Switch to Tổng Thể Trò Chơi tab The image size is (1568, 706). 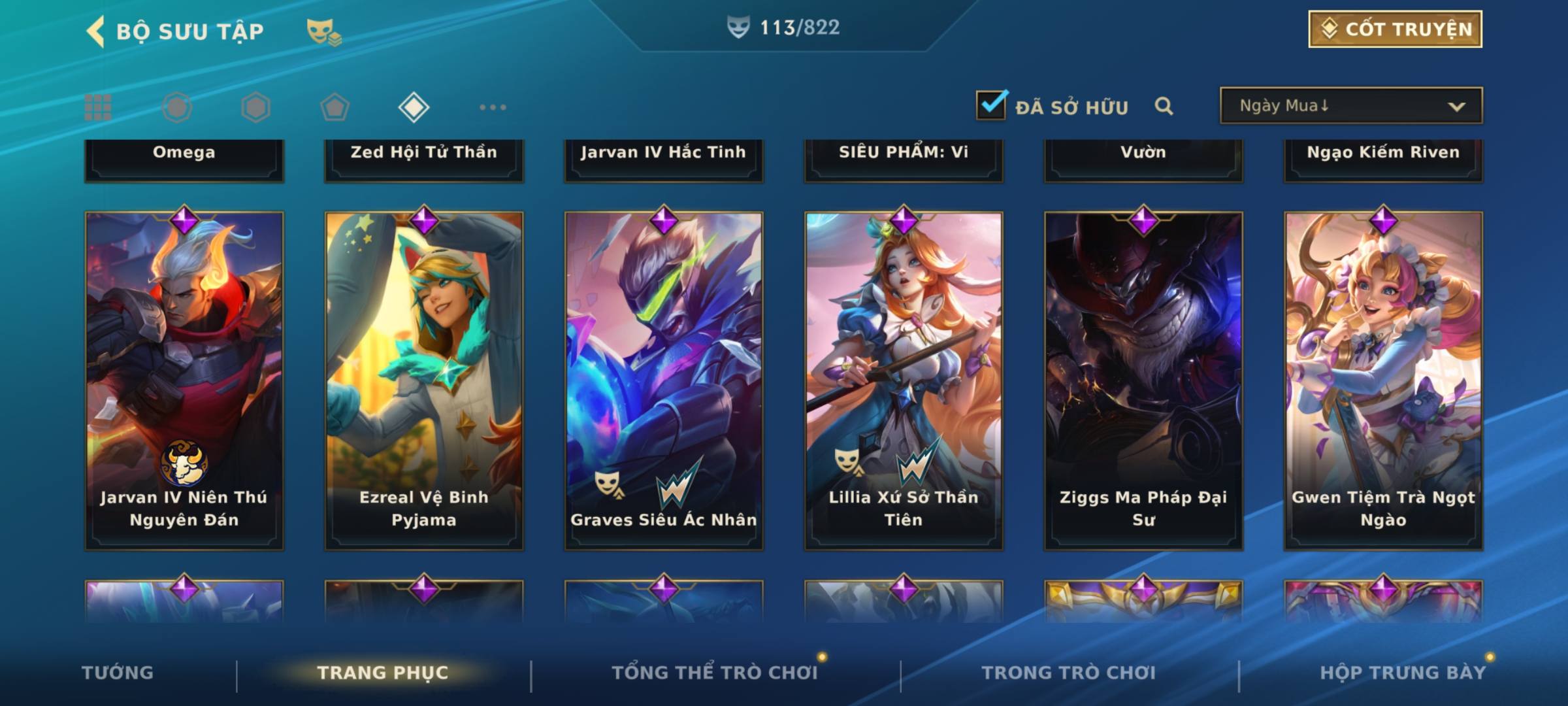point(715,673)
